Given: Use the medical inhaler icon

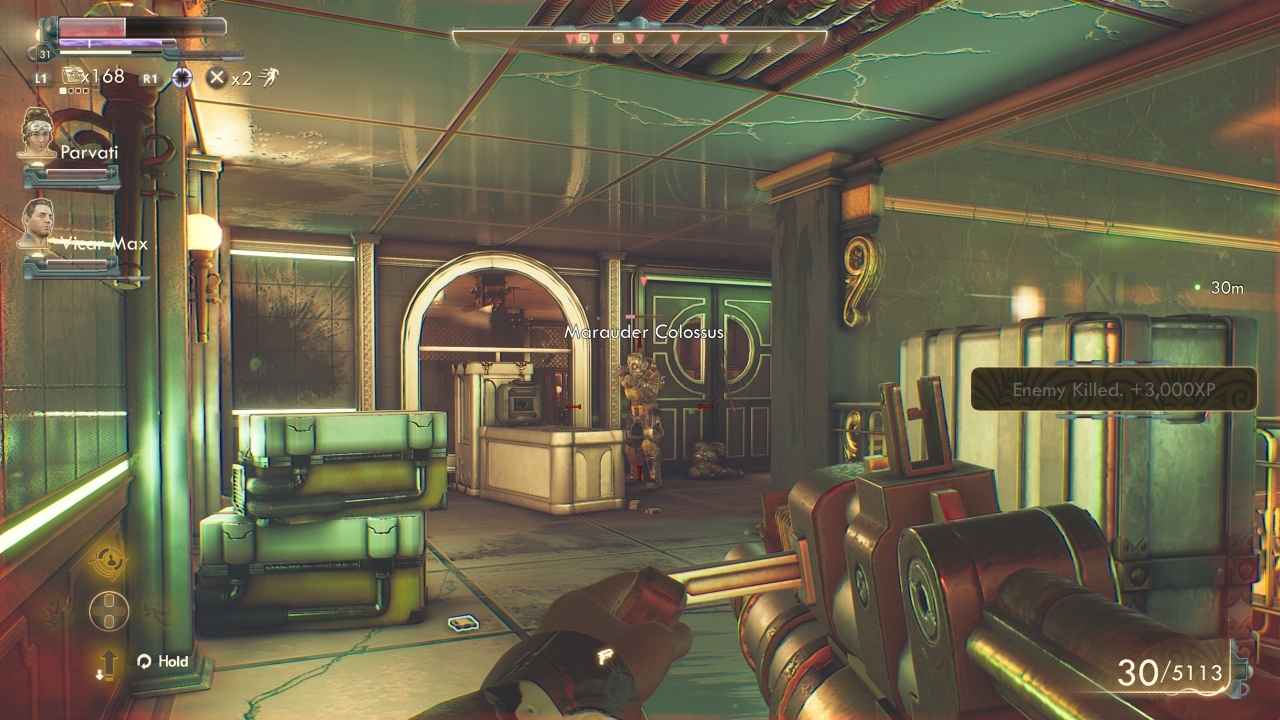Looking at the screenshot, I should [74, 75].
